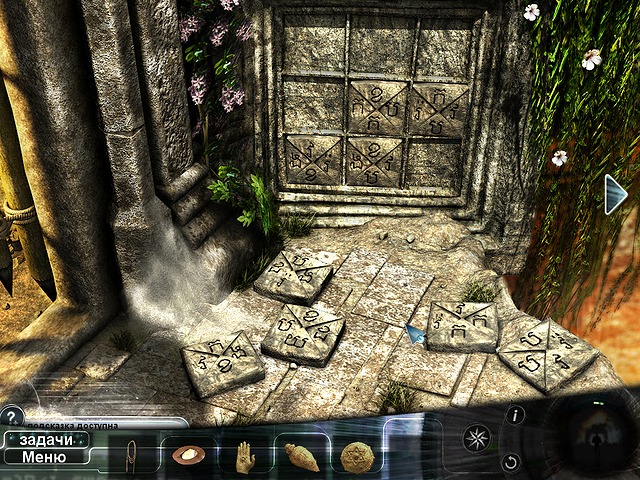Choose the golden hand inventory item

(x=243, y=456)
